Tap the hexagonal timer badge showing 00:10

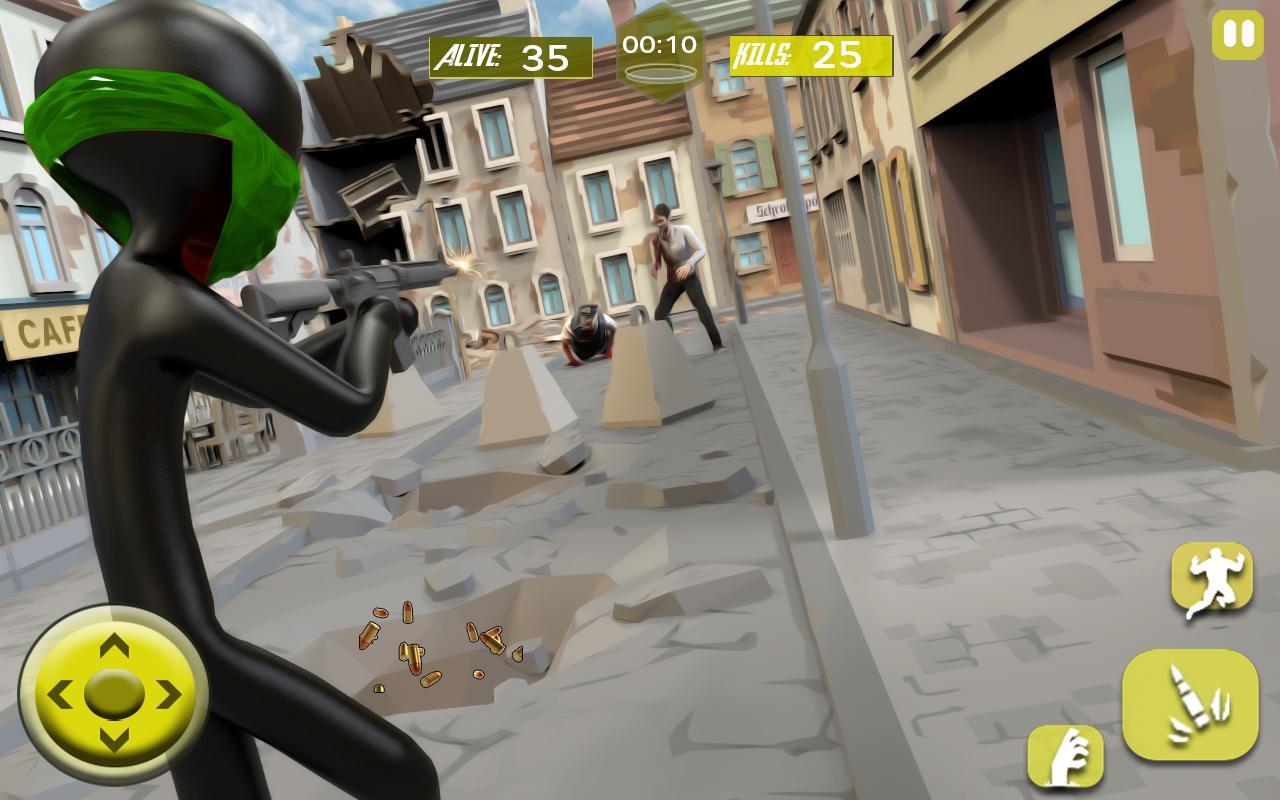(660, 45)
